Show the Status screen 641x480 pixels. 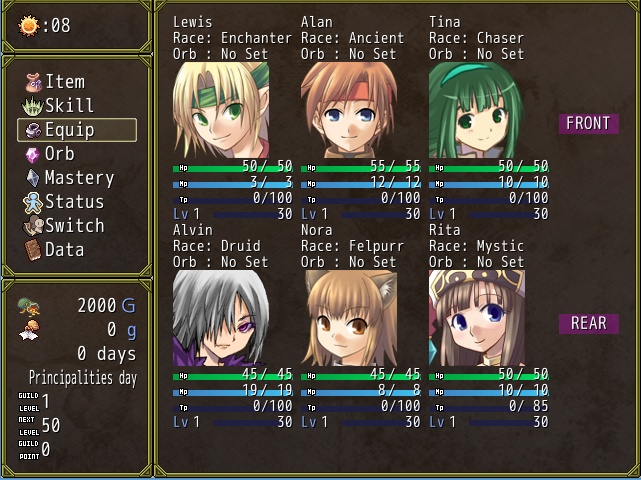click(x=75, y=202)
